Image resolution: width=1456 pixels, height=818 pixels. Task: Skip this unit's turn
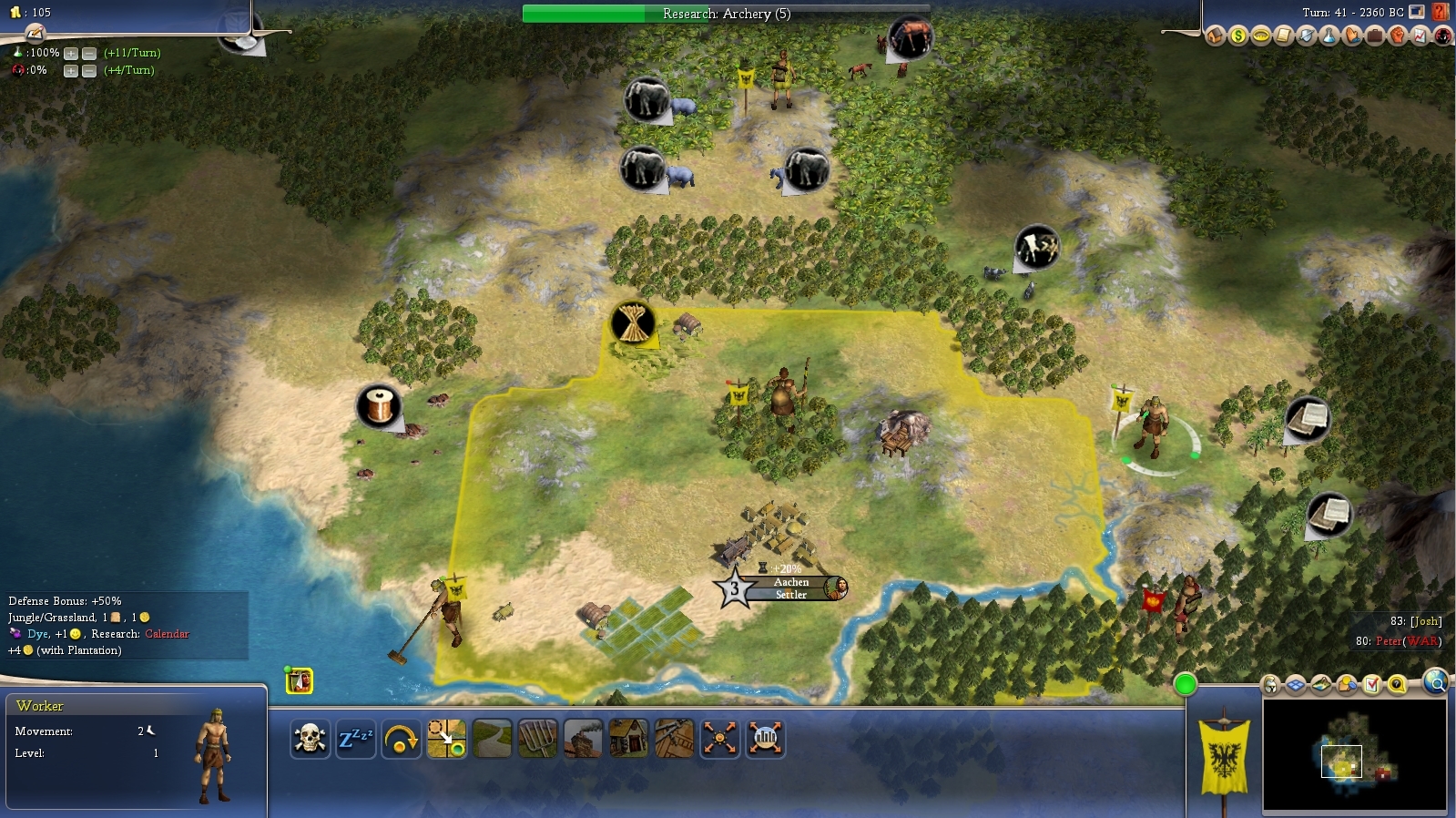(401, 739)
